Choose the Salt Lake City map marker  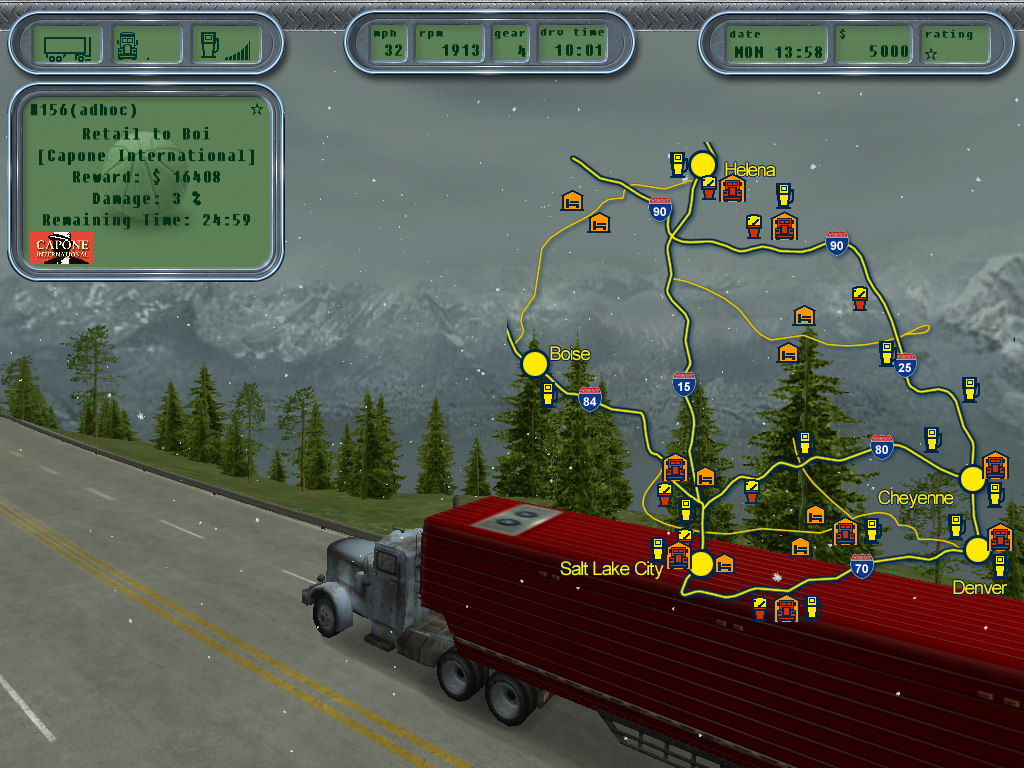pos(701,564)
